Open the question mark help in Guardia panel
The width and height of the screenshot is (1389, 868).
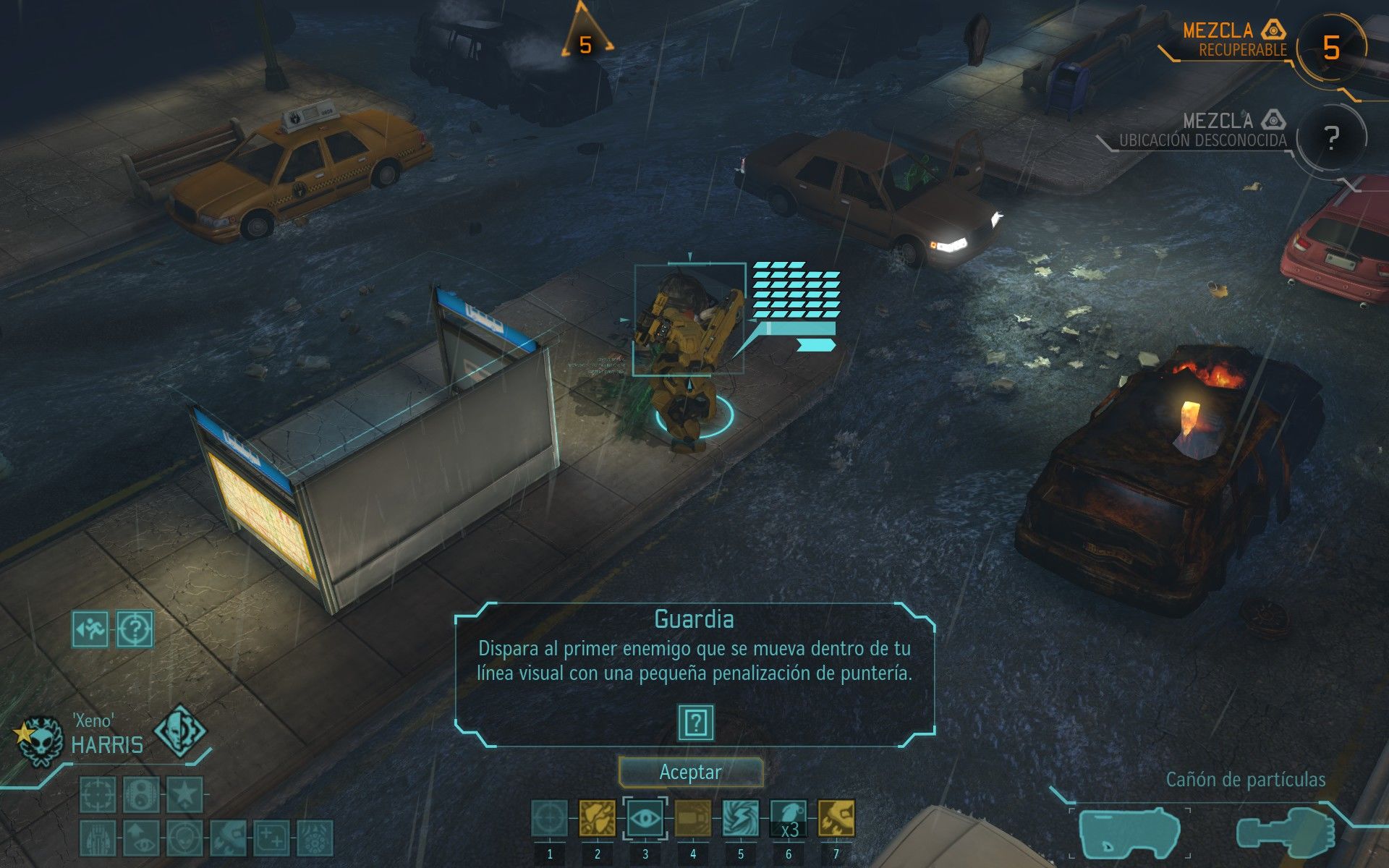coord(695,722)
